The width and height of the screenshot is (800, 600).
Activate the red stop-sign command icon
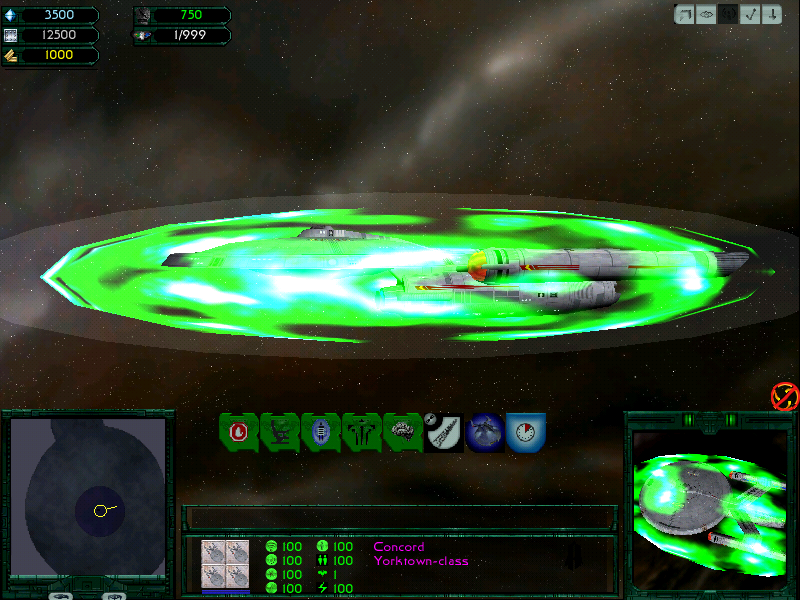(238, 432)
